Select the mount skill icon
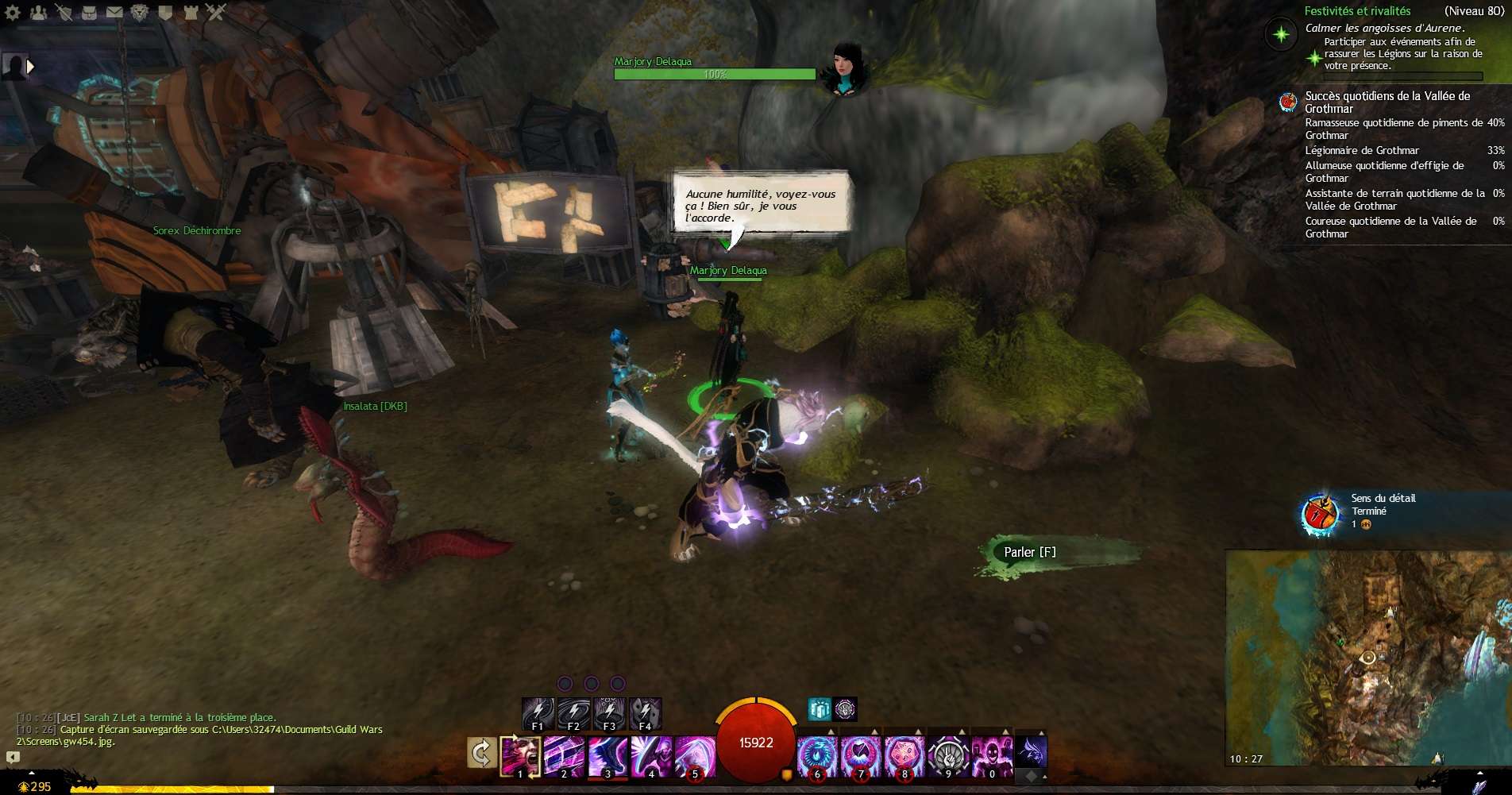The image size is (1512, 795). (1031, 751)
